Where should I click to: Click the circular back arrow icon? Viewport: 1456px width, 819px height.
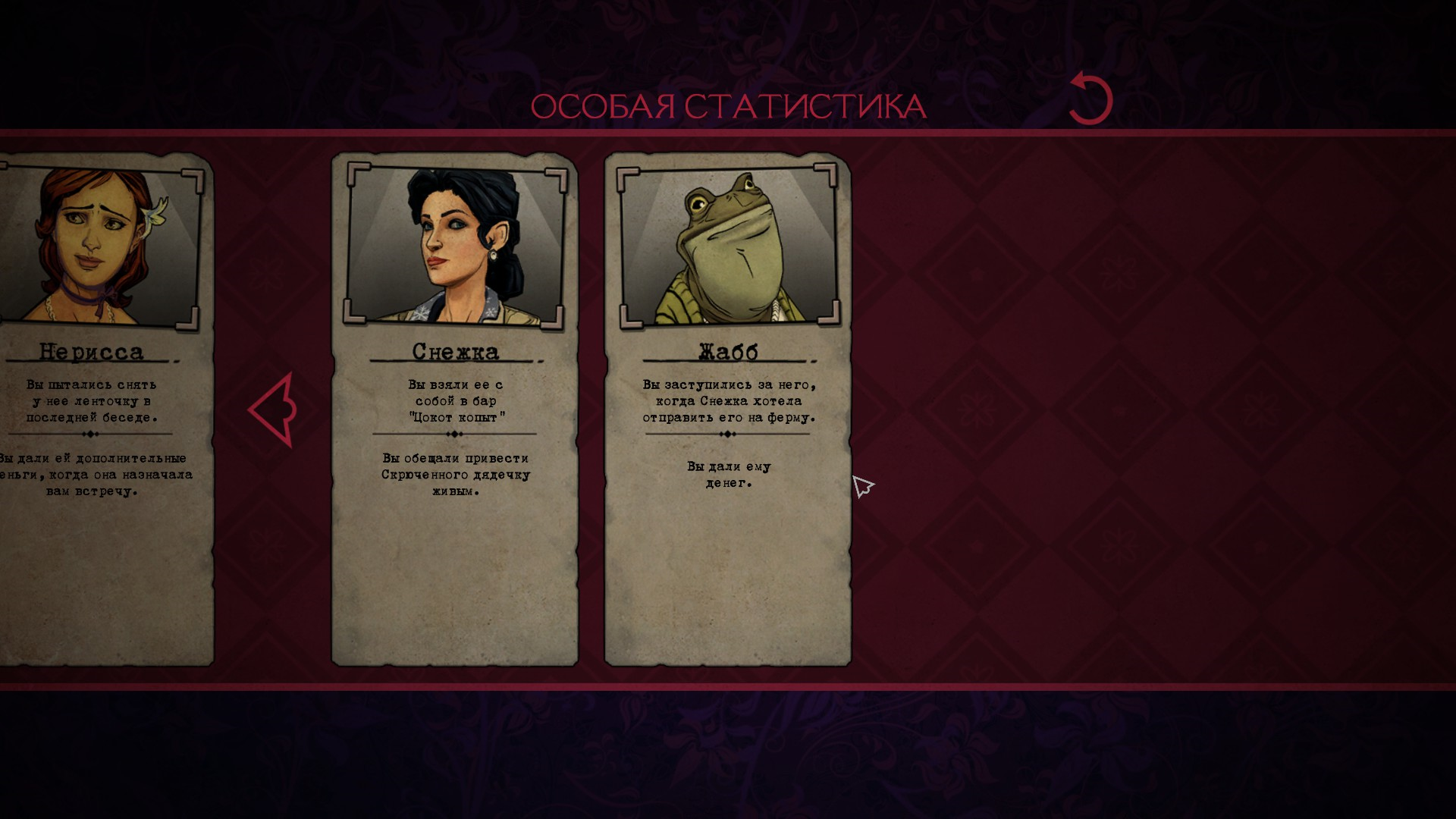click(1090, 99)
